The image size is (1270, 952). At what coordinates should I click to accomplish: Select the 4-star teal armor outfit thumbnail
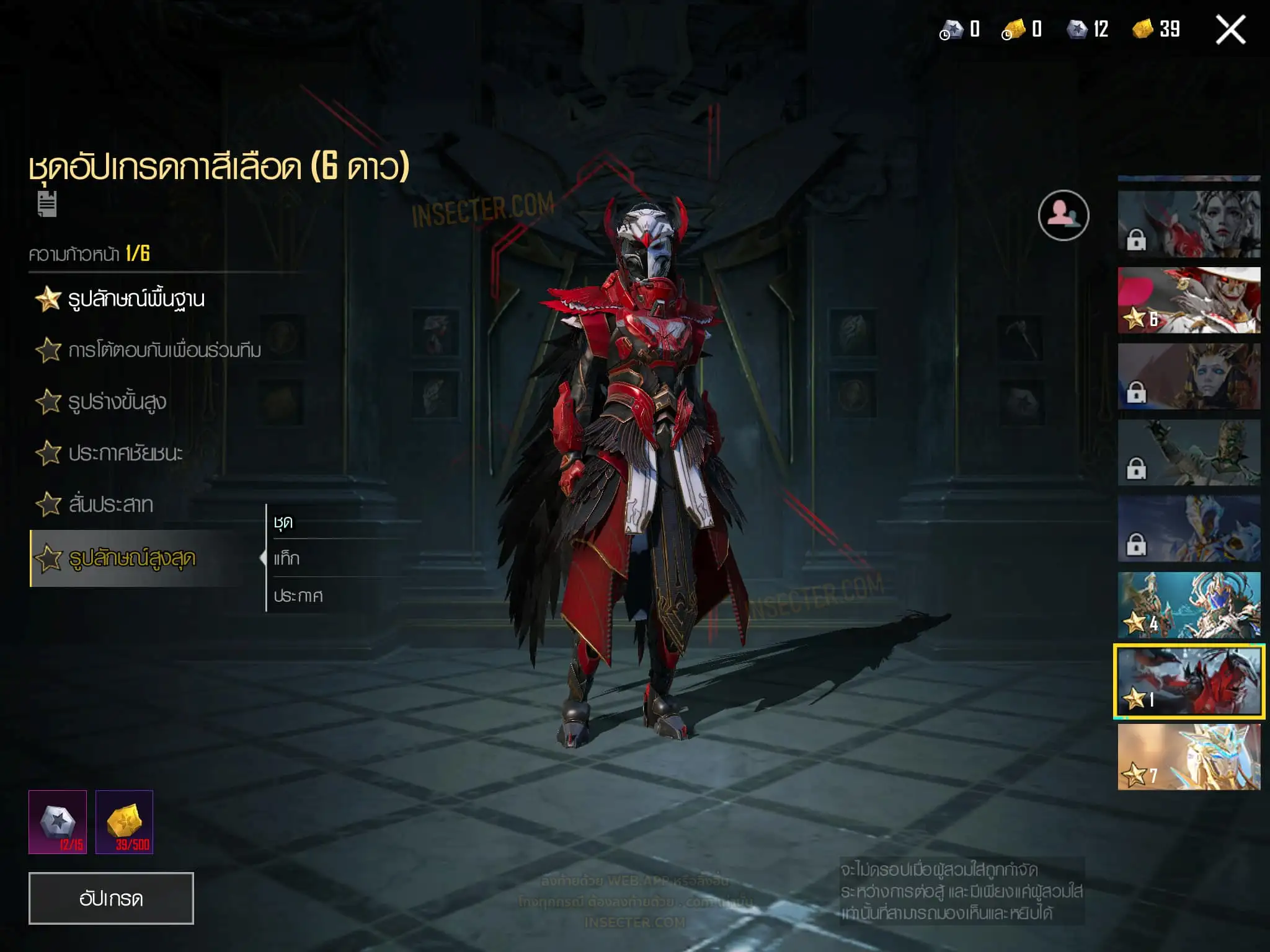click(x=1189, y=605)
